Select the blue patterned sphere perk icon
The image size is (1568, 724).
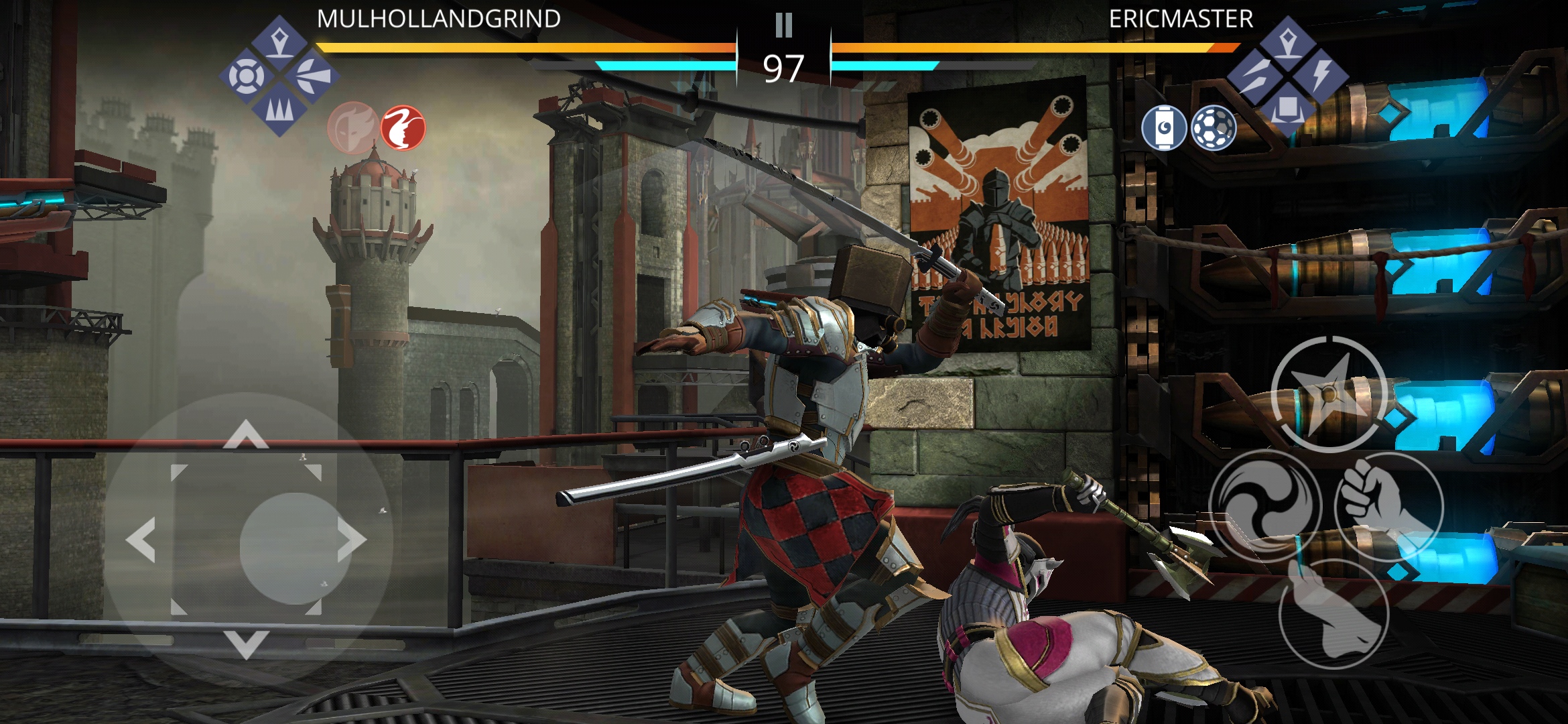tap(1214, 127)
